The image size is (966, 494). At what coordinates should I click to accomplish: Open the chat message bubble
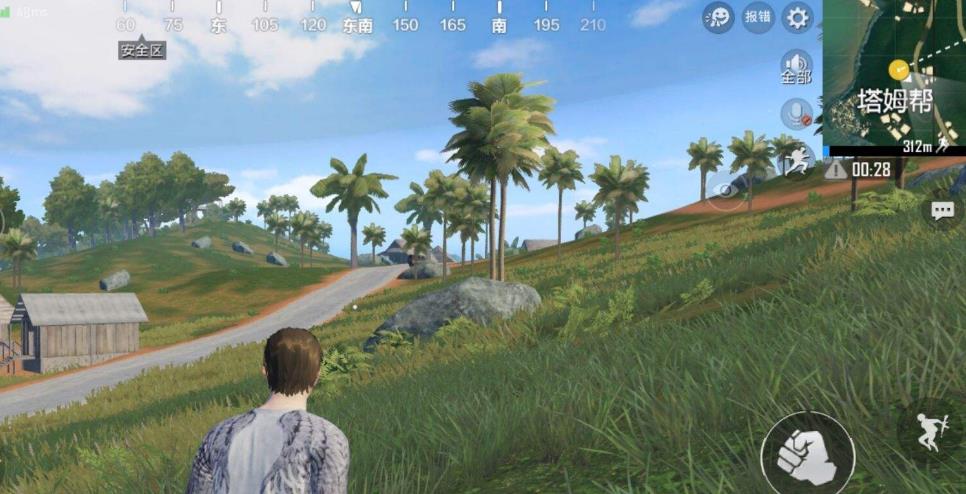tap(943, 210)
